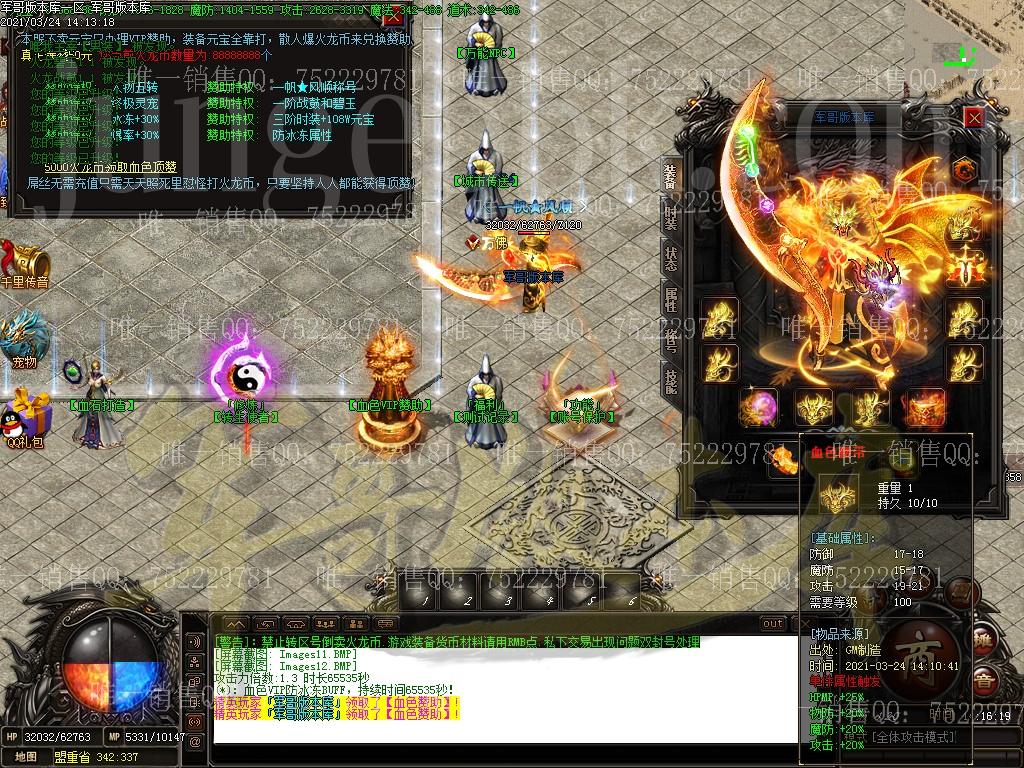Show the 技能 skills tab
Screen dimensions: 1024x768
(671, 379)
